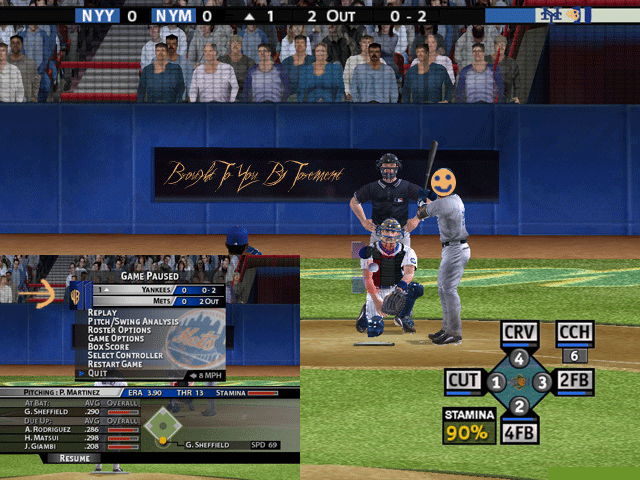
Task: Choose the CUT cutter pitch
Action: pyautogui.click(x=464, y=381)
